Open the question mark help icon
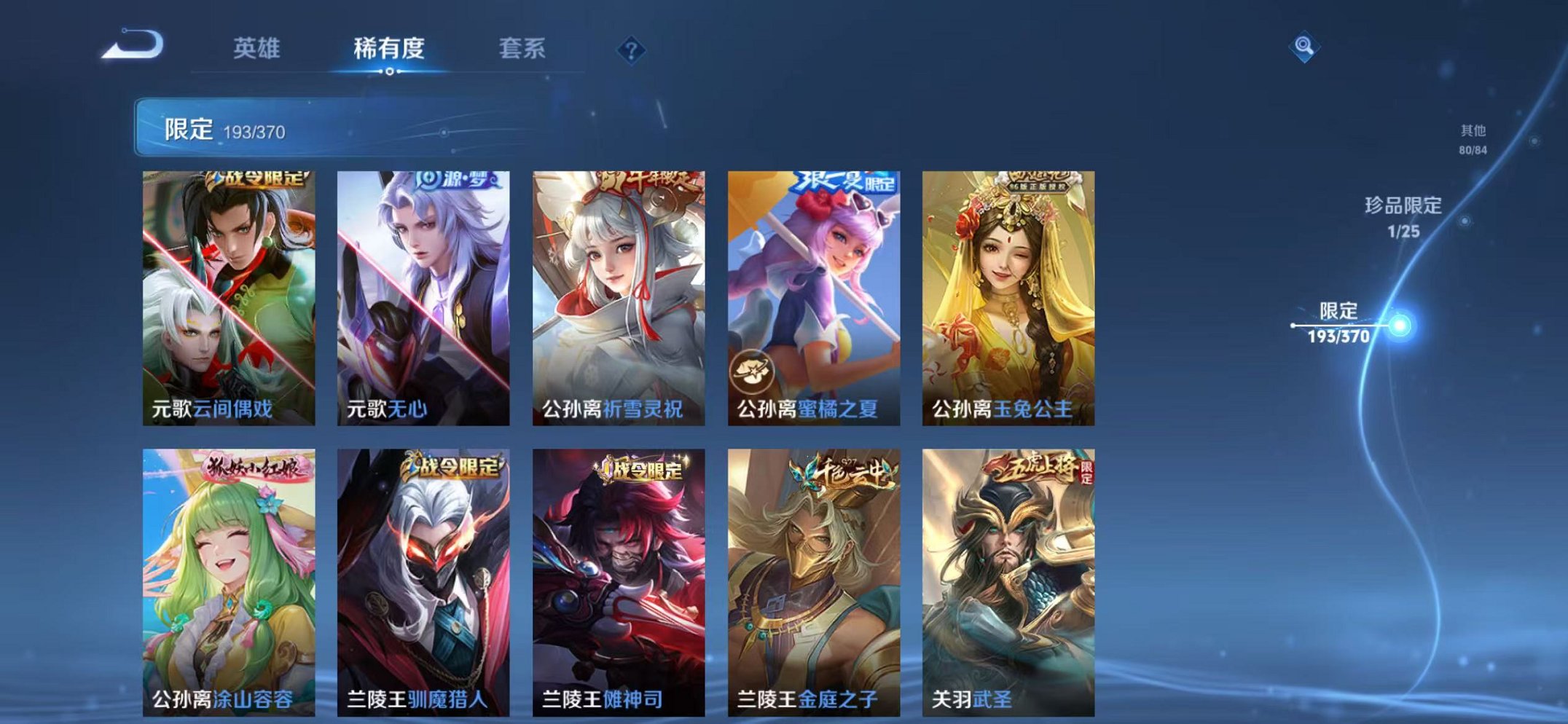Image resolution: width=1568 pixels, height=724 pixels. 631,50
